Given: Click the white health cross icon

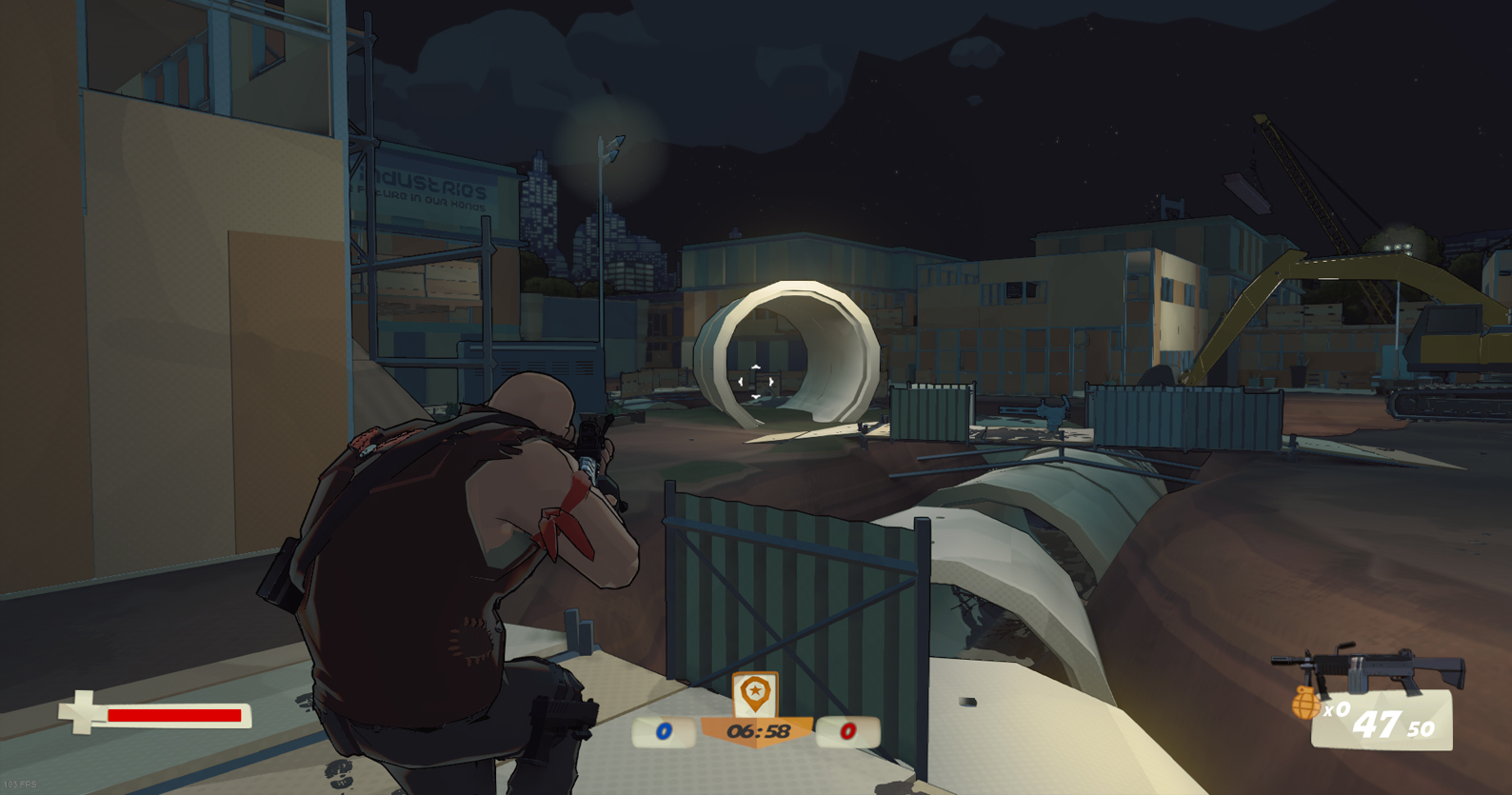Looking at the screenshot, I should 82,710.
